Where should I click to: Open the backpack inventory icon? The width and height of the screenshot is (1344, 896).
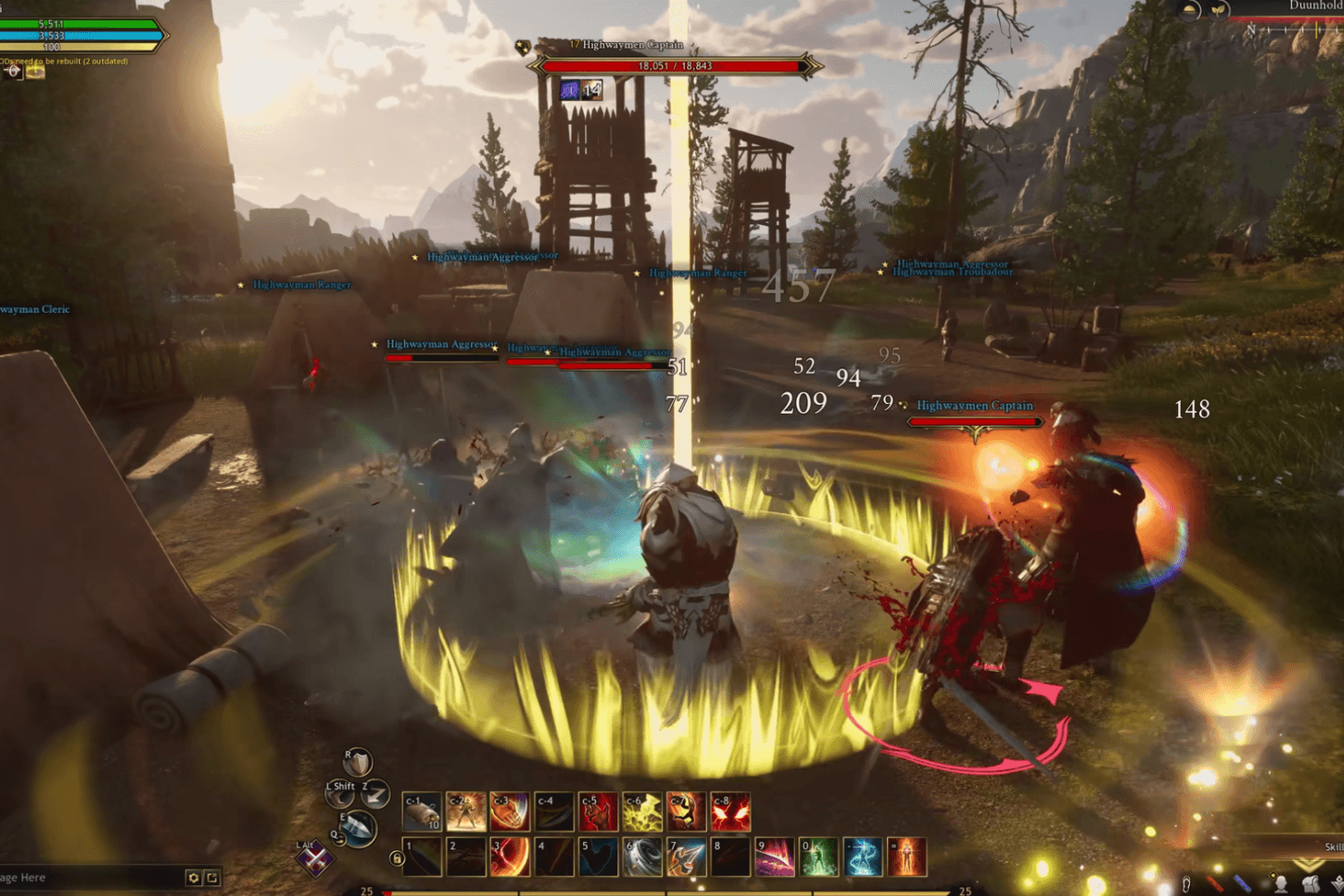tap(1310, 883)
